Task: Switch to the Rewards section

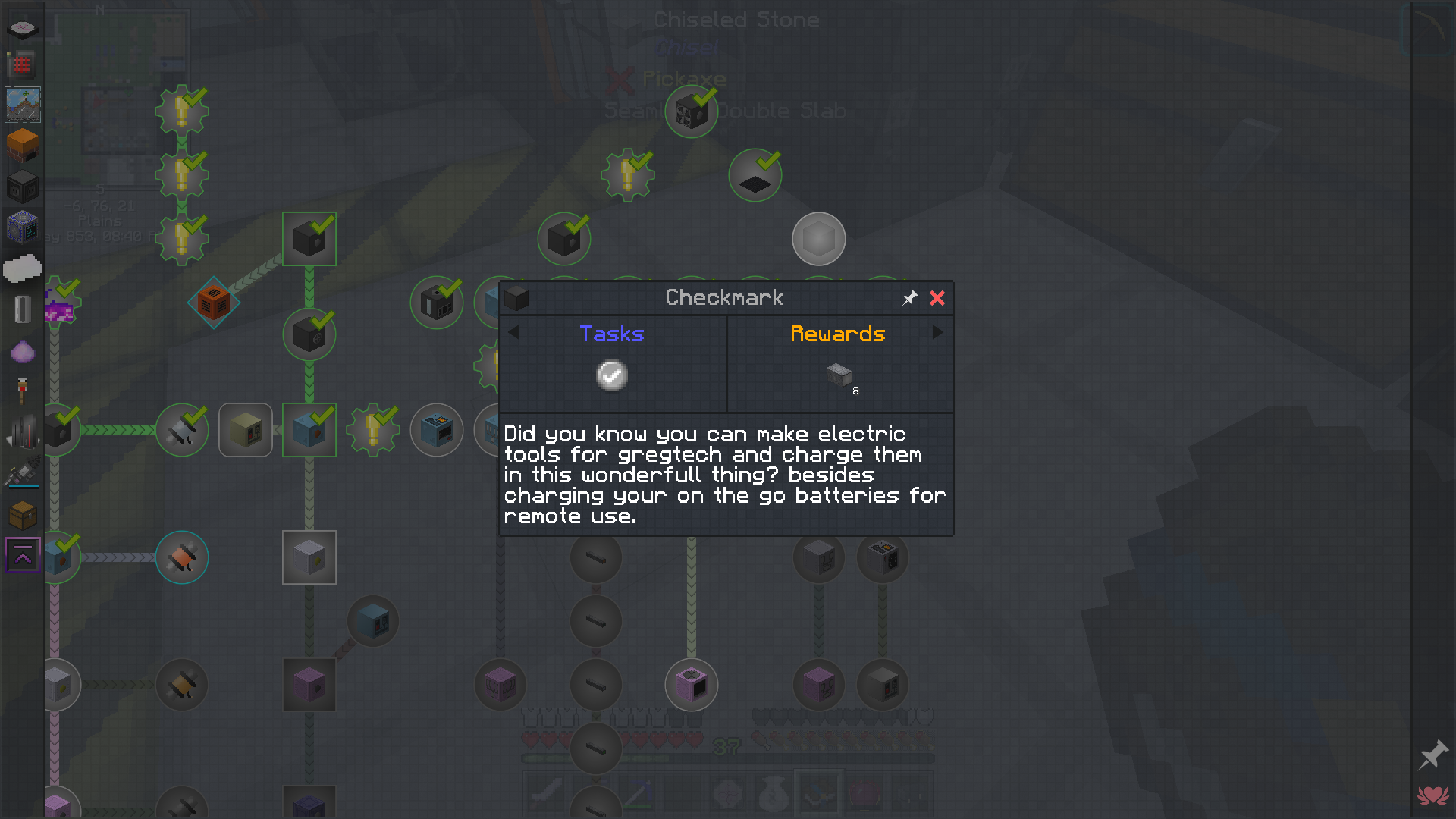Action: pyautogui.click(x=837, y=334)
